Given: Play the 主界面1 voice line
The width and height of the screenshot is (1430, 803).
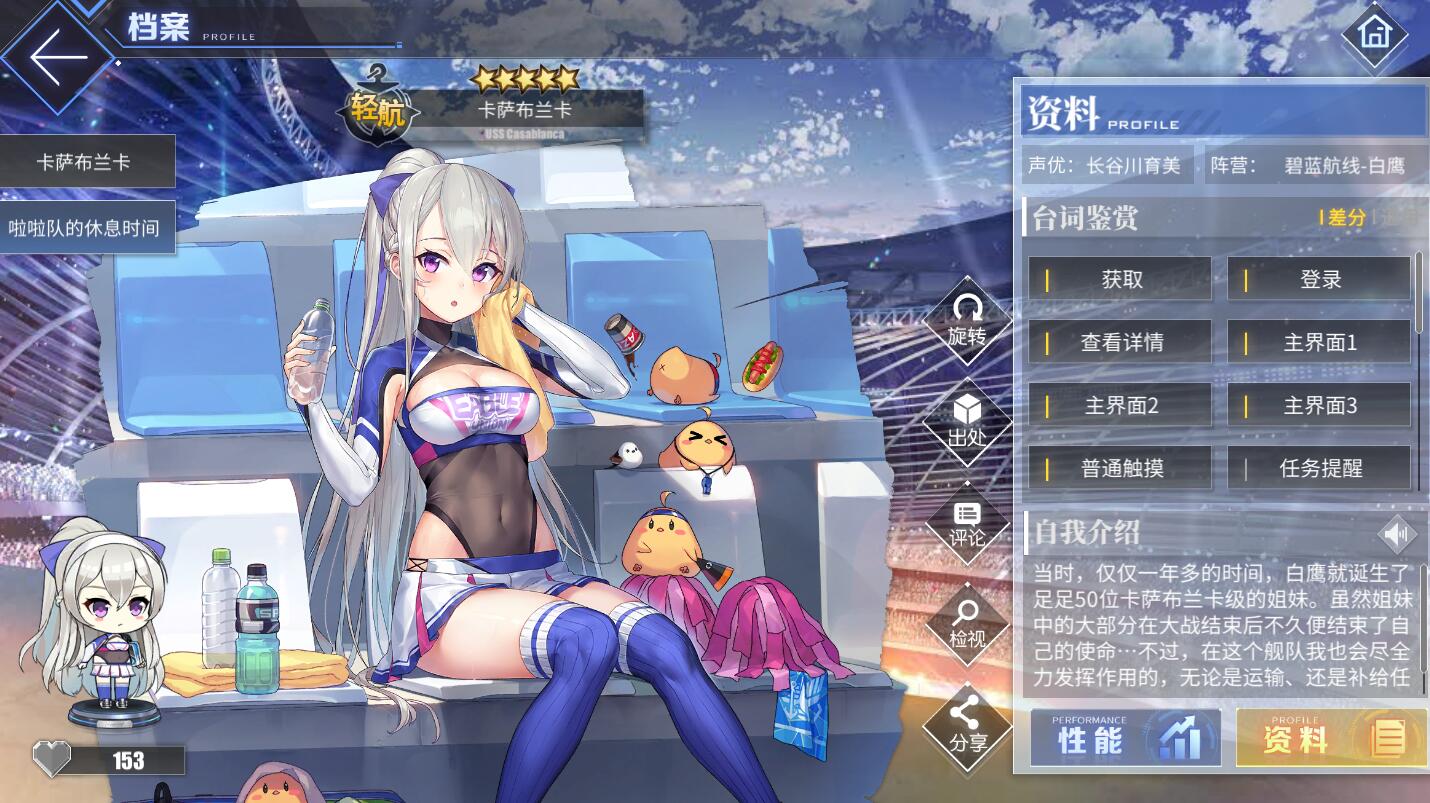Looking at the screenshot, I should 1319,343.
